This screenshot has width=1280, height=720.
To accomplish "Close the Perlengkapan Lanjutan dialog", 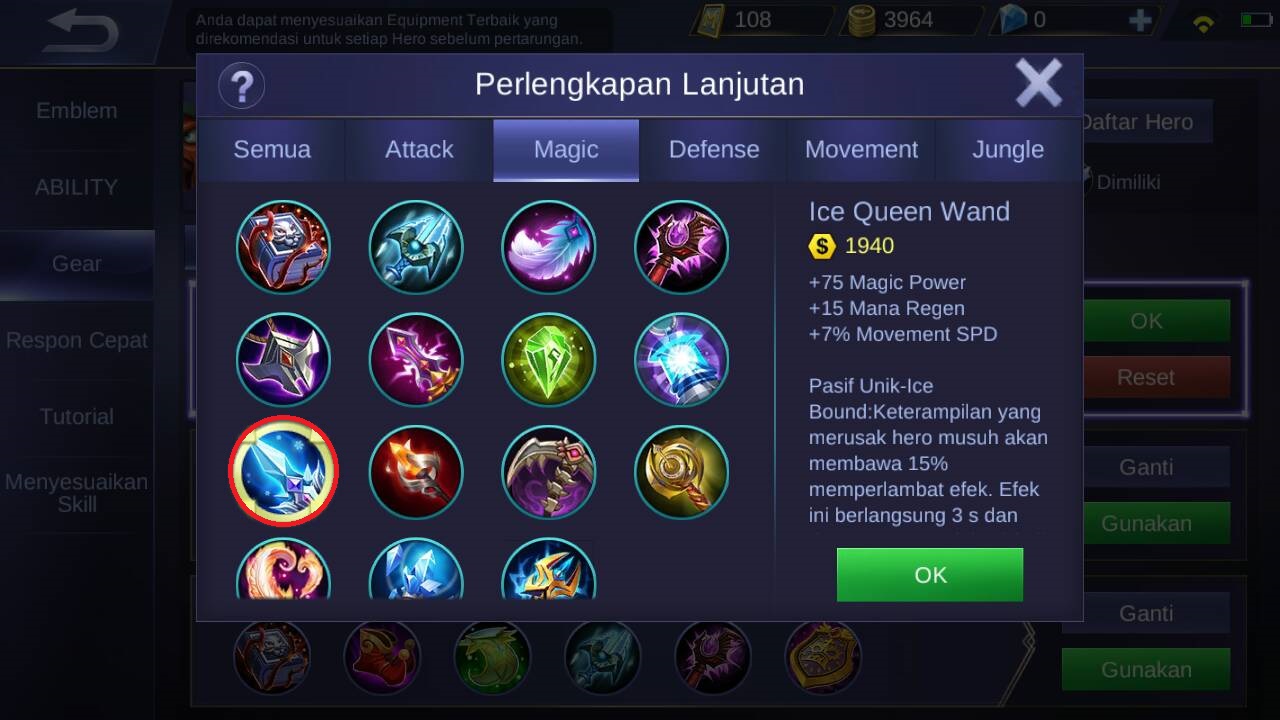I will pyautogui.click(x=1038, y=83).
